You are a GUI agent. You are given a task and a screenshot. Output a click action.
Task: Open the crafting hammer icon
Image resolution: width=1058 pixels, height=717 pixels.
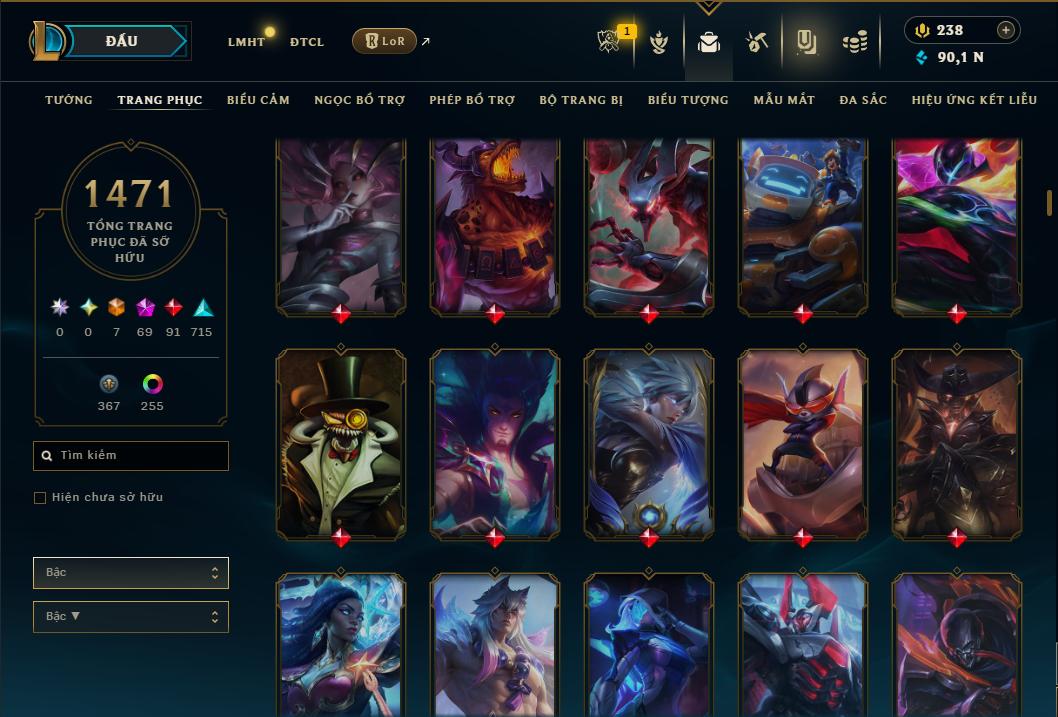coord(756,42)
